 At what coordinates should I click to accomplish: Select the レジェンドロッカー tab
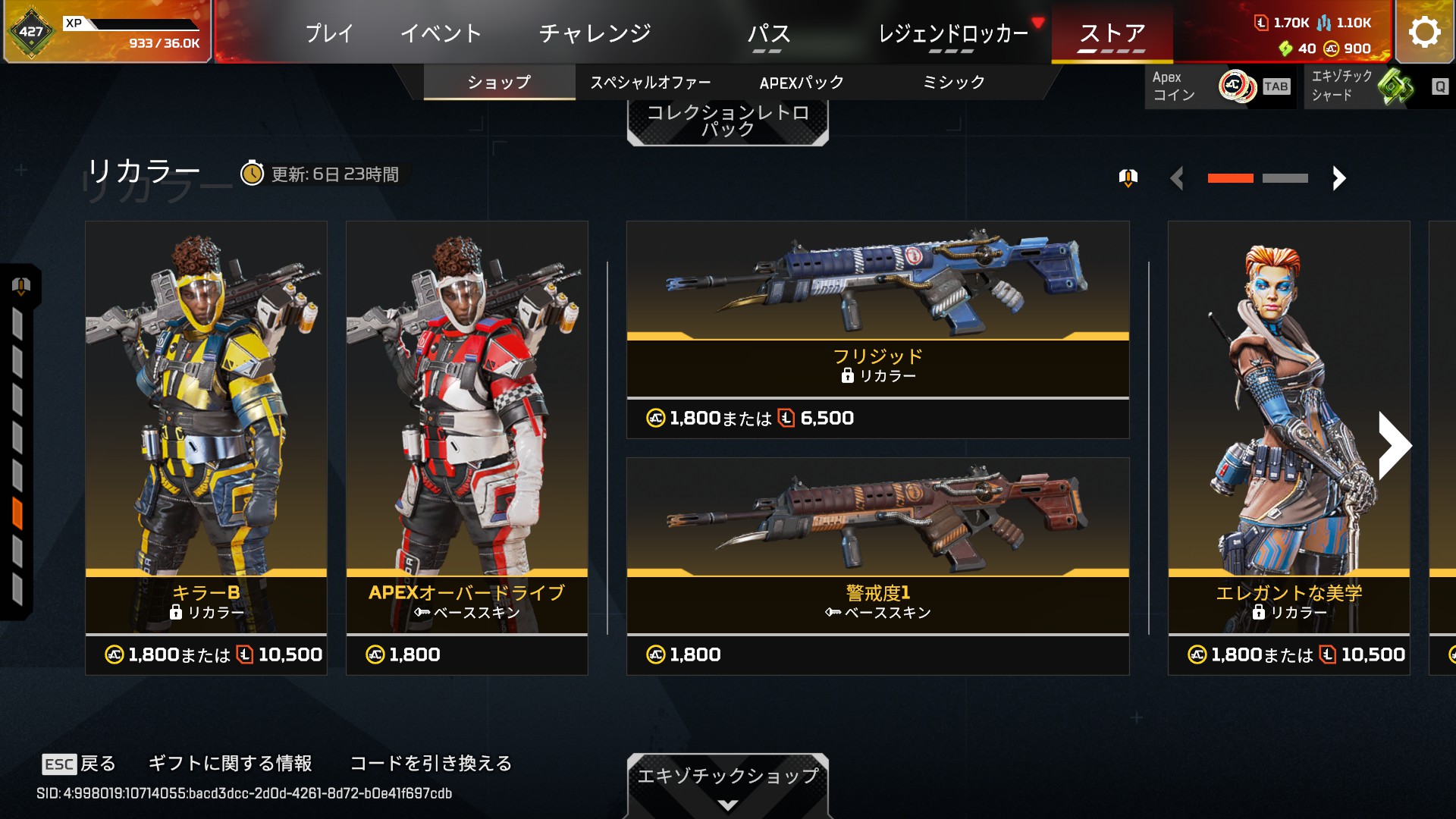click(x=952, y=33)
